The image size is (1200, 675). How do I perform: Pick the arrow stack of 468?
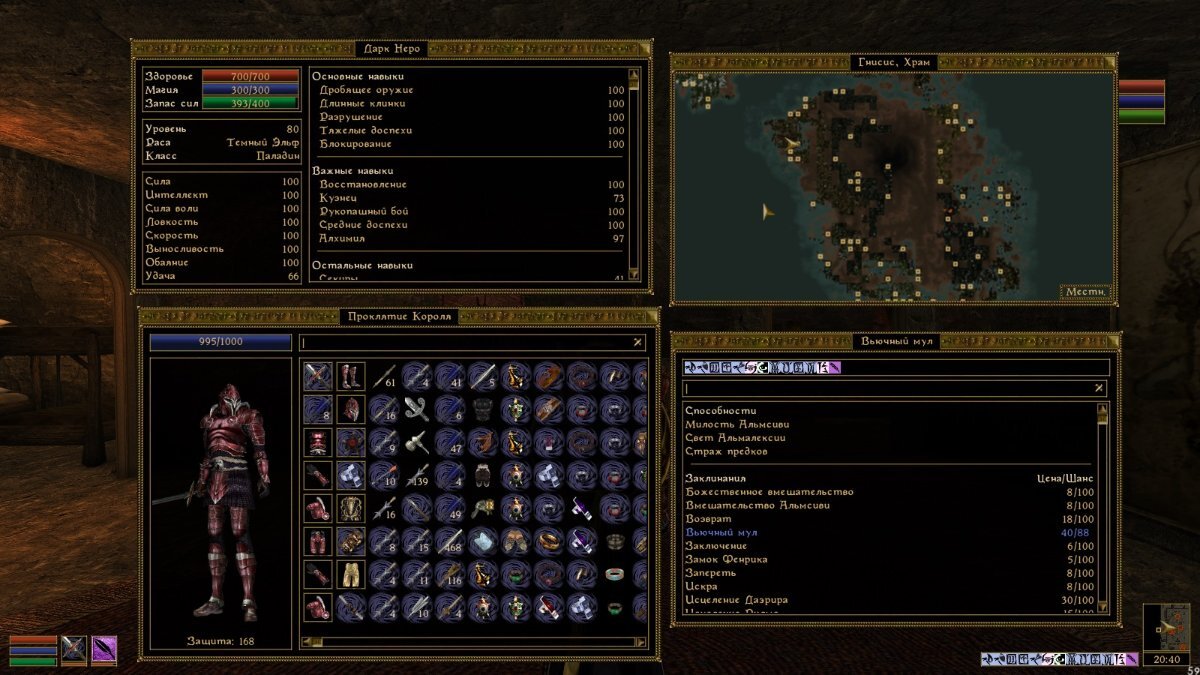pos(450,541)
